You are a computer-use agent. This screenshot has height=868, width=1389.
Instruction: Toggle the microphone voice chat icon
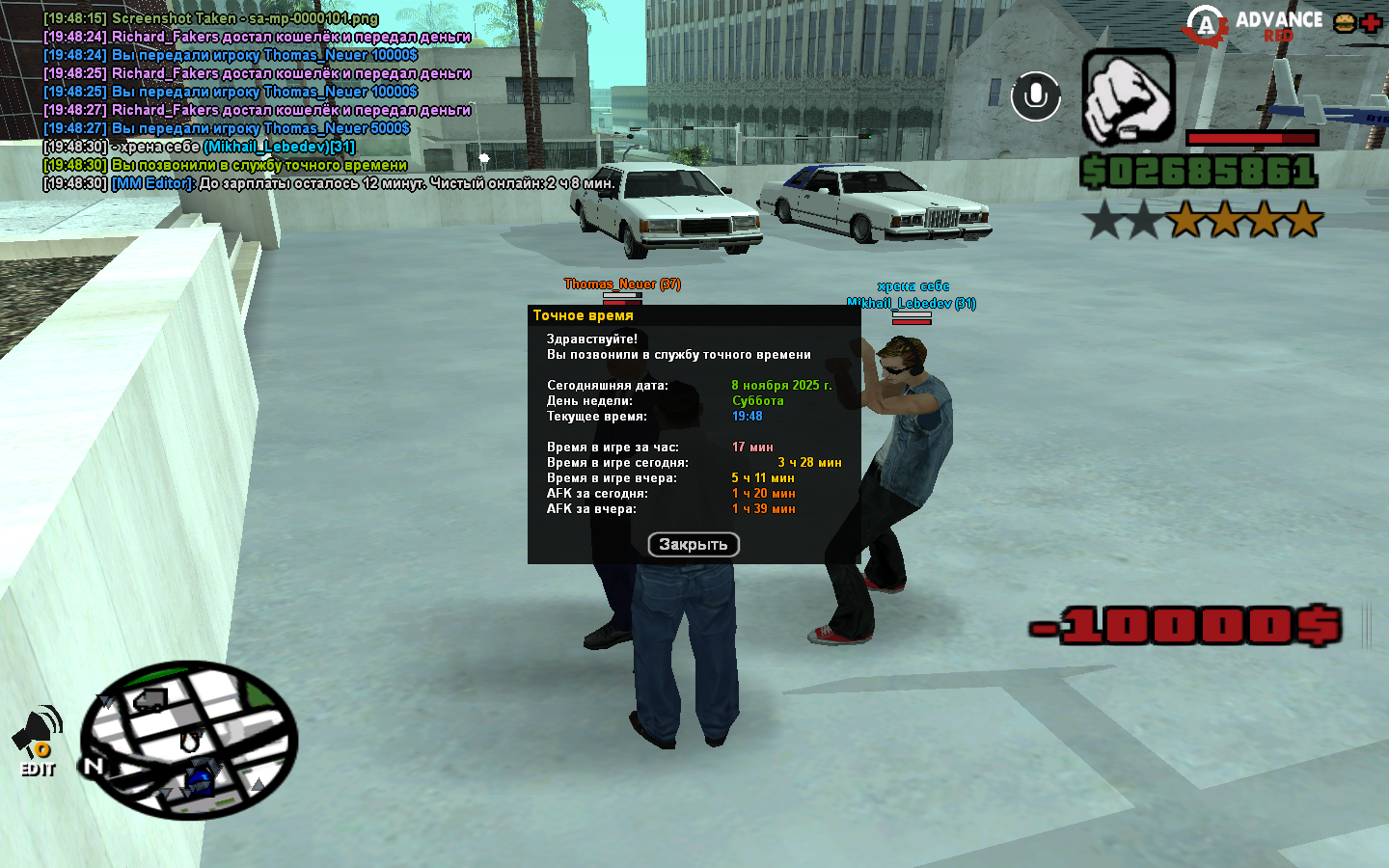pyautogui.click(x=1036, y=96)
